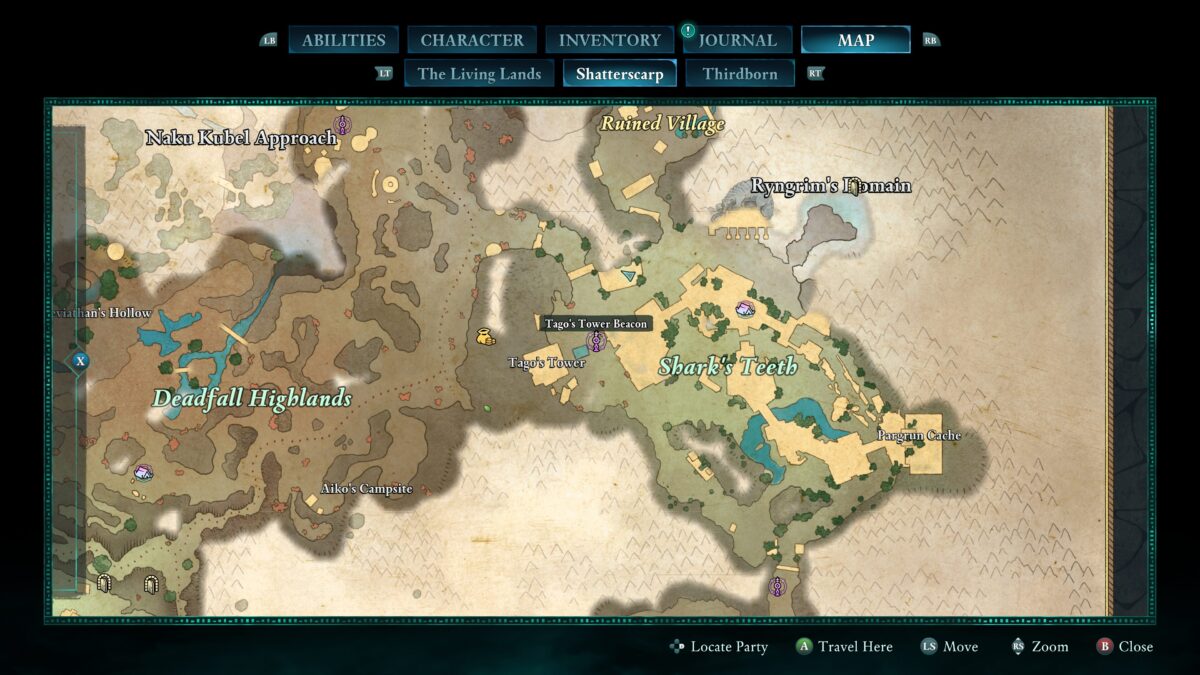Viewport: 1200px width, 675px height.
Task: Select the Ryngrim's Domain entrance marker
Action: (855, 186)
